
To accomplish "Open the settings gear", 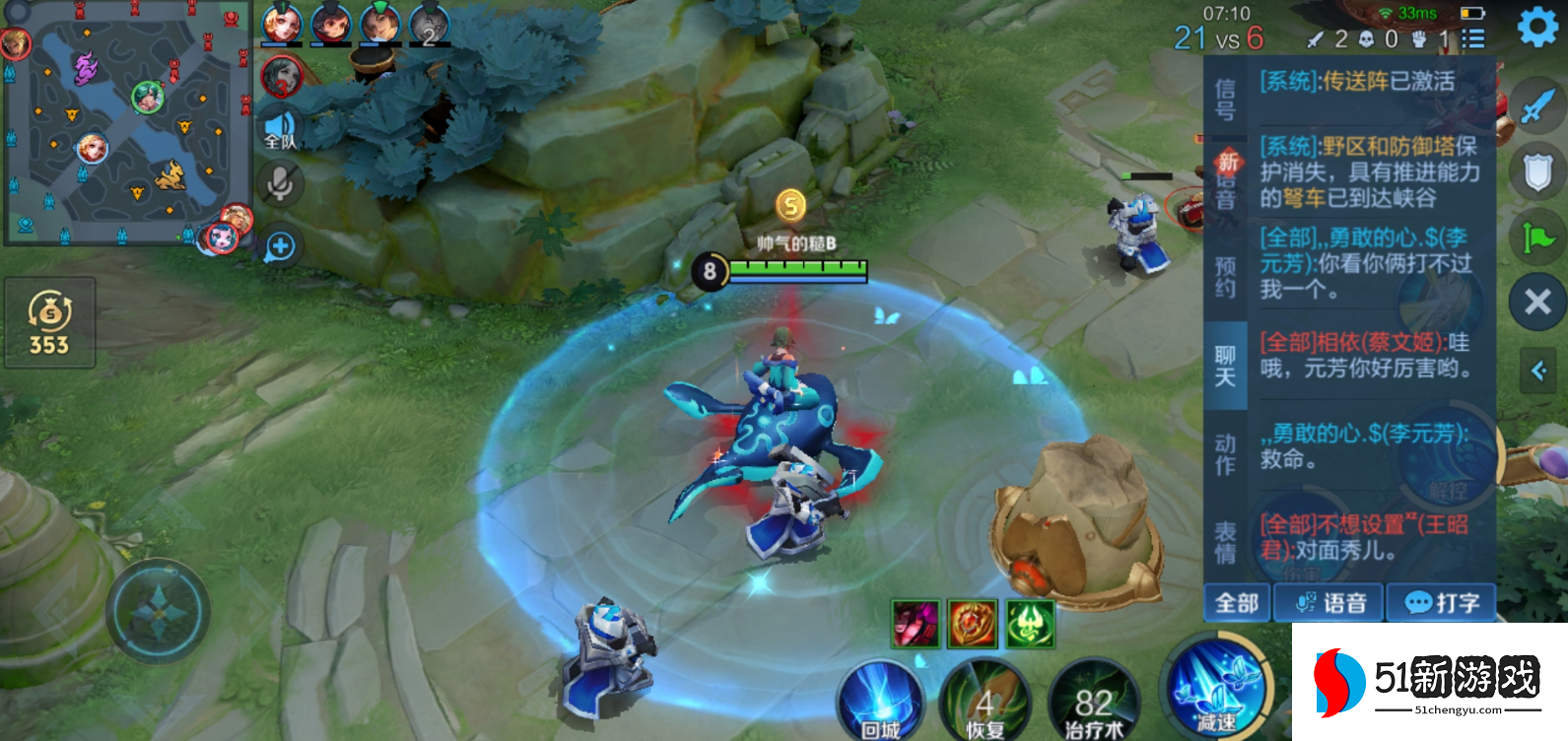I will click(1537, 28).
